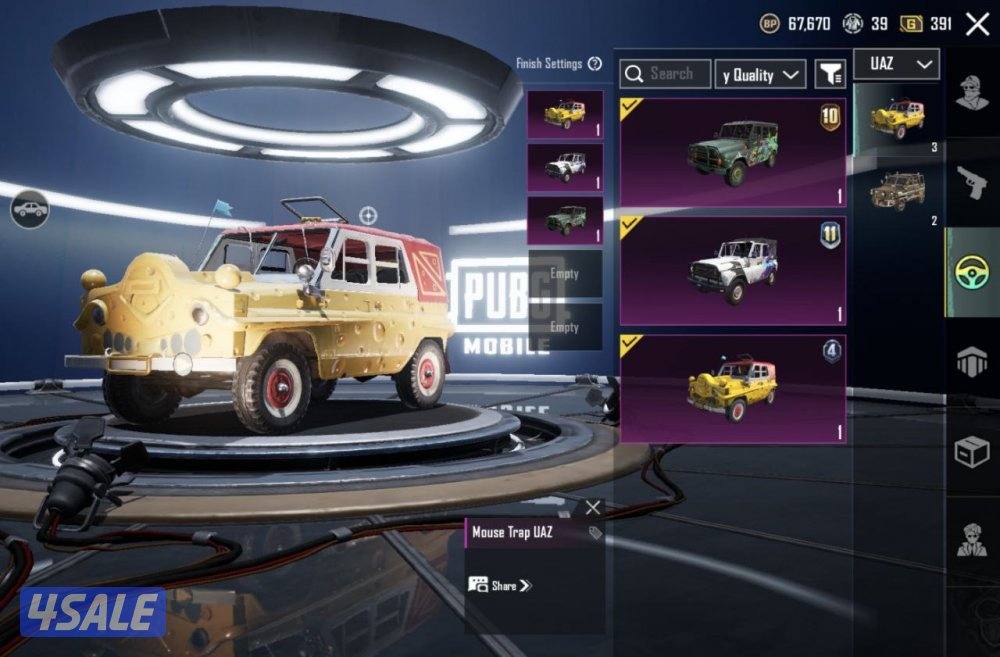This screenshot has width=1000, height=657.
Task: Click the Search input field
Action: [666, 74]
